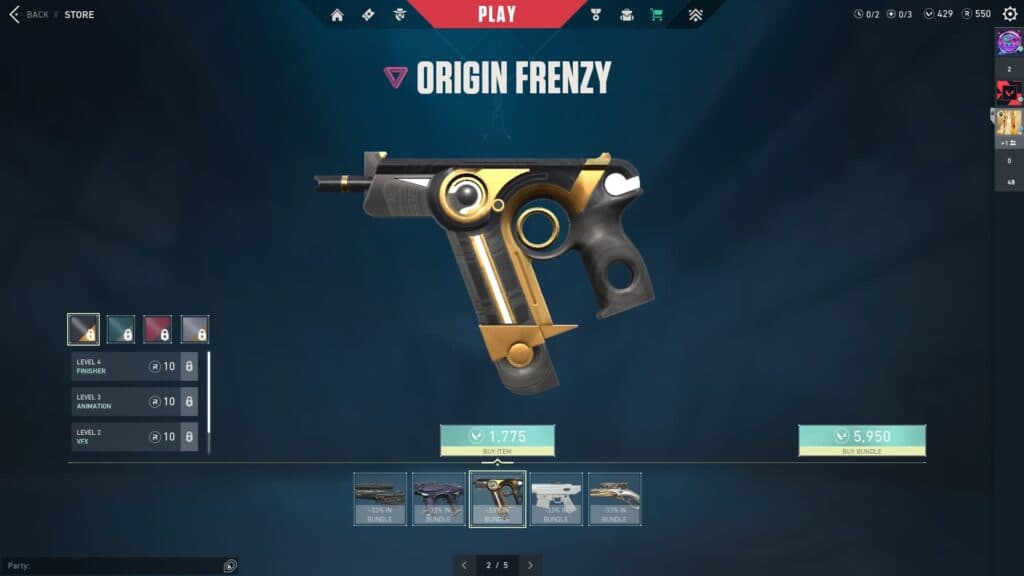Buy the Origin Frenzy for 1,775
The image size is (1024, 576).
click(x=497, y=437)
